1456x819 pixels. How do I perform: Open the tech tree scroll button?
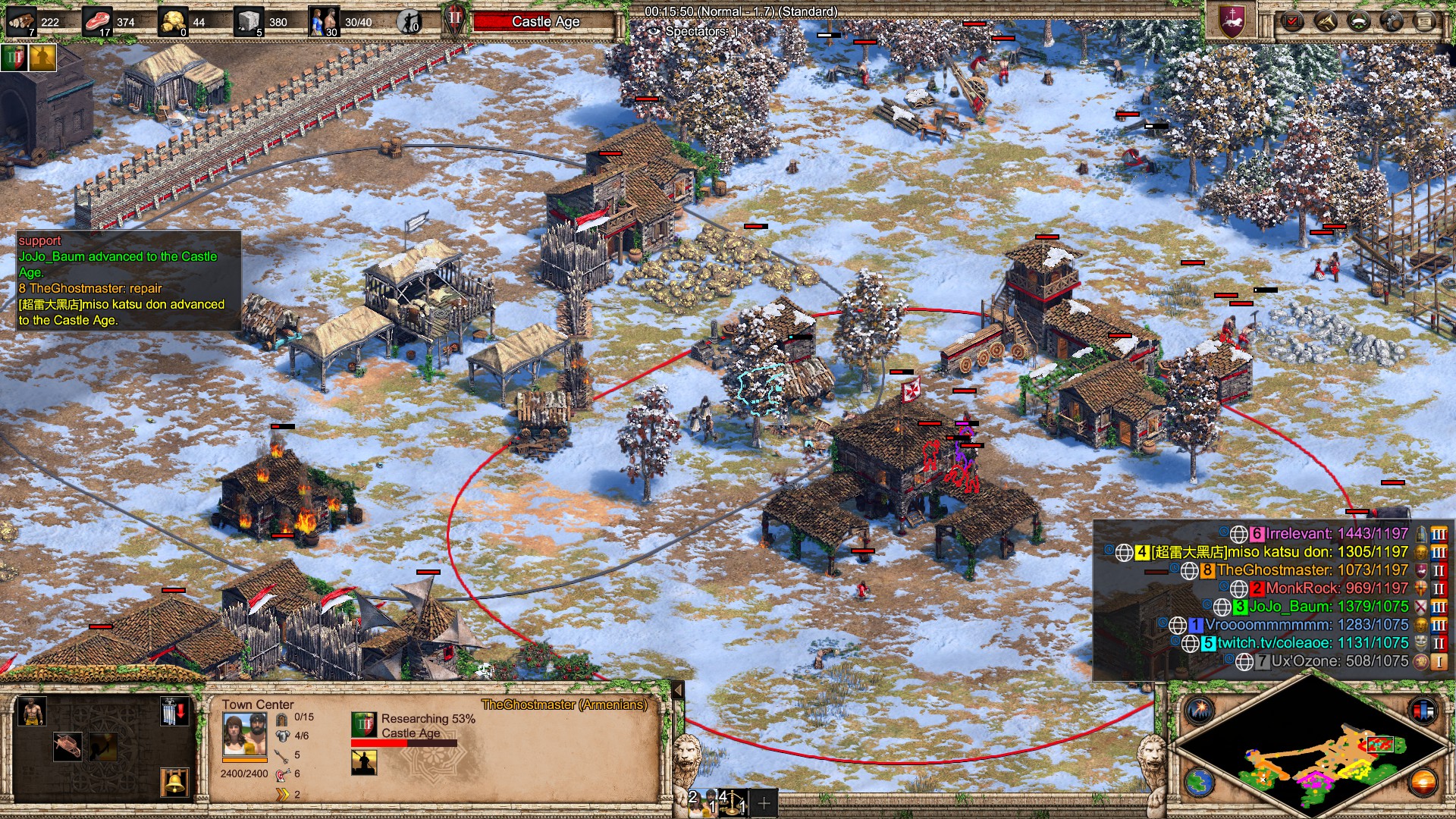coord(1426,20)
